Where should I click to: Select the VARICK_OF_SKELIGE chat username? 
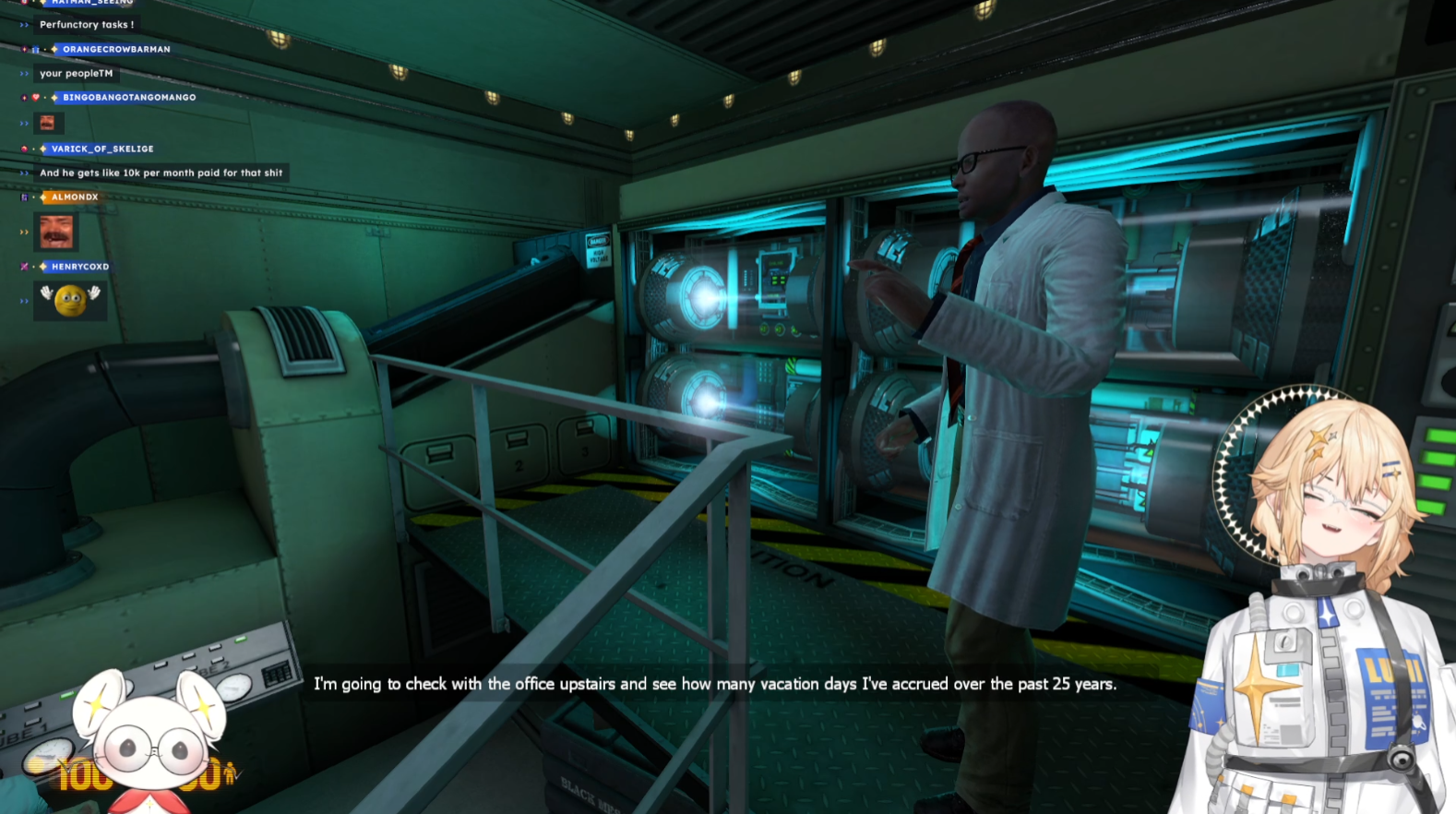(102, 149)
